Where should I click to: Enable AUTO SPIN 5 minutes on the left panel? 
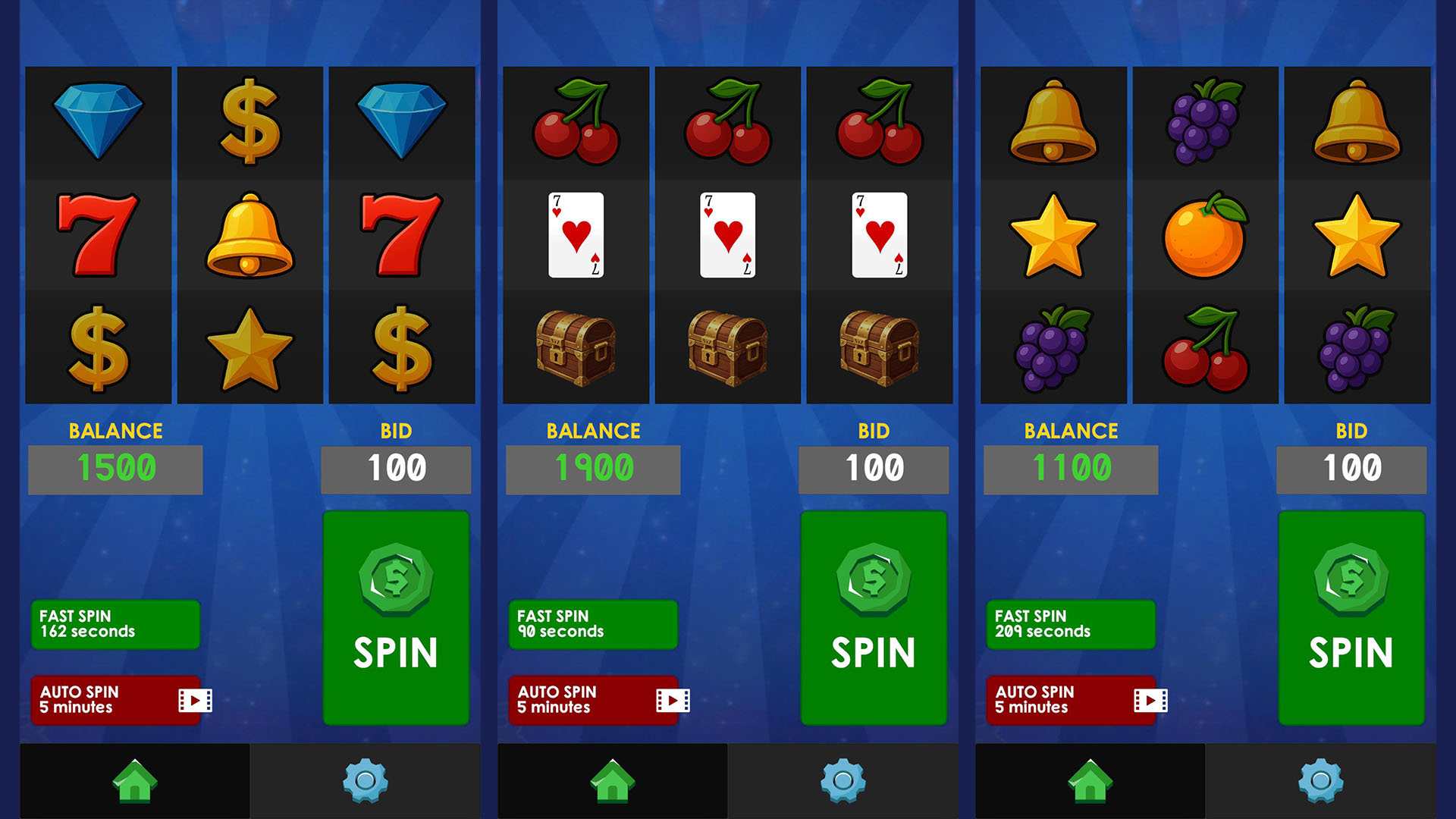click(115, 698)
